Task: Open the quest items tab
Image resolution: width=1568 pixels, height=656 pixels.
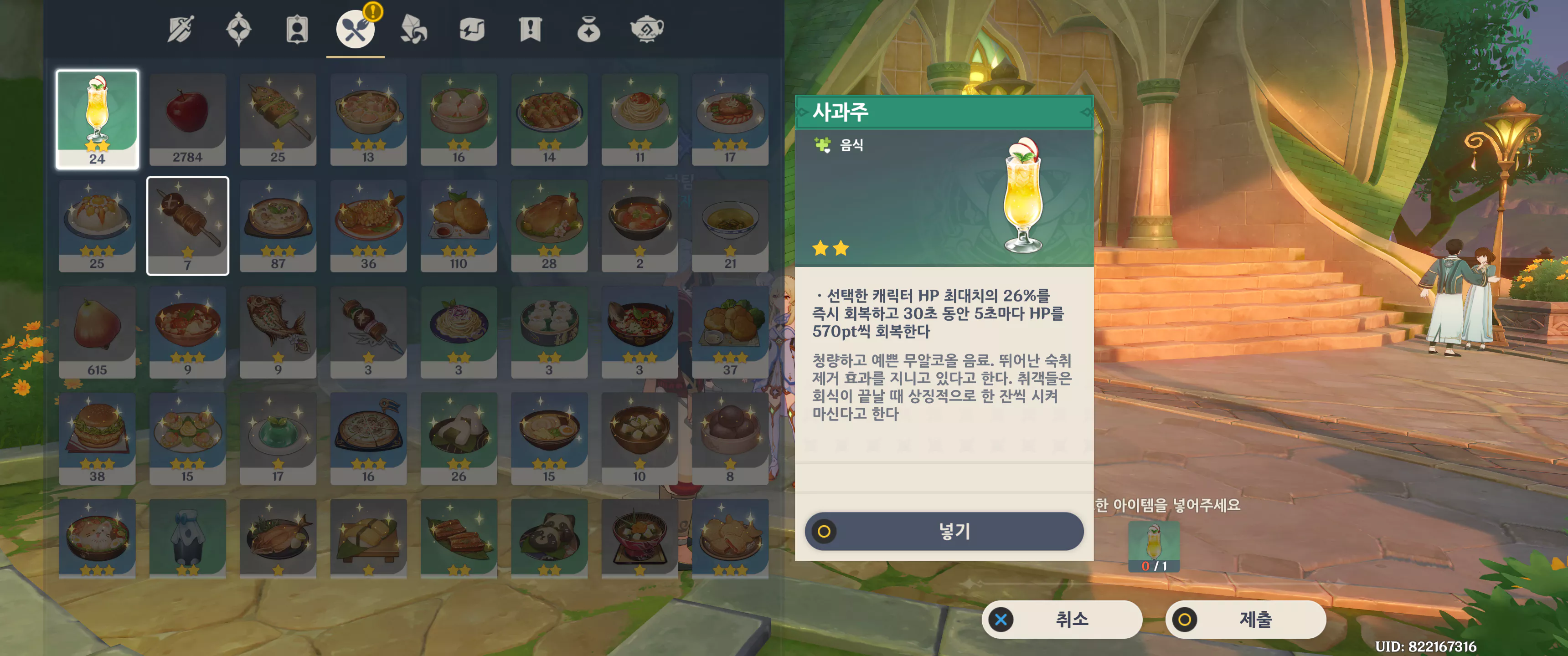Action: tap(530, 29)
